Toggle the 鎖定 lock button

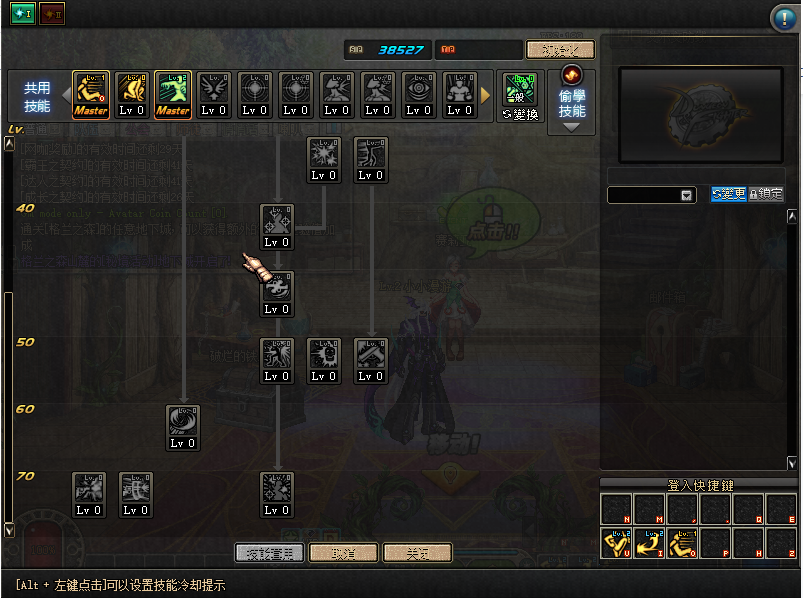point(766,194)
